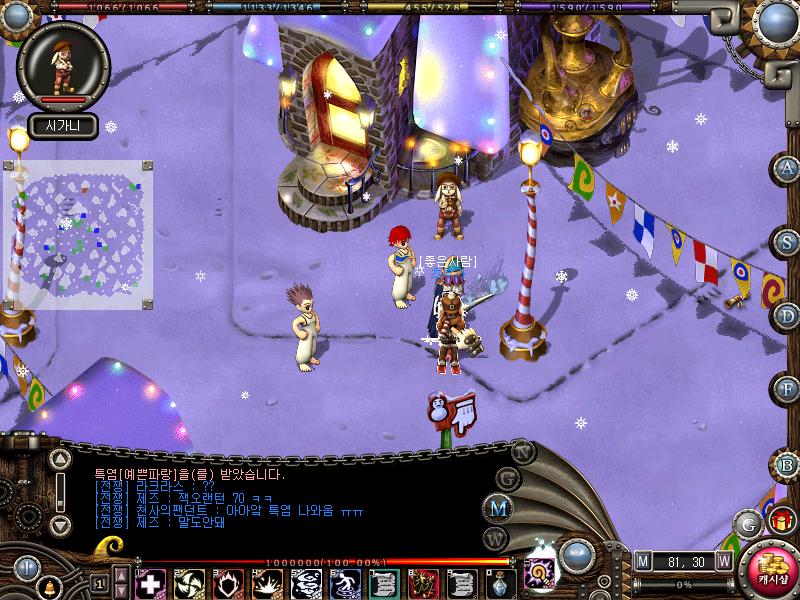Screen dimensions: 800x600
Task: Click the red gift box icon
Action: tap(779, 520)
